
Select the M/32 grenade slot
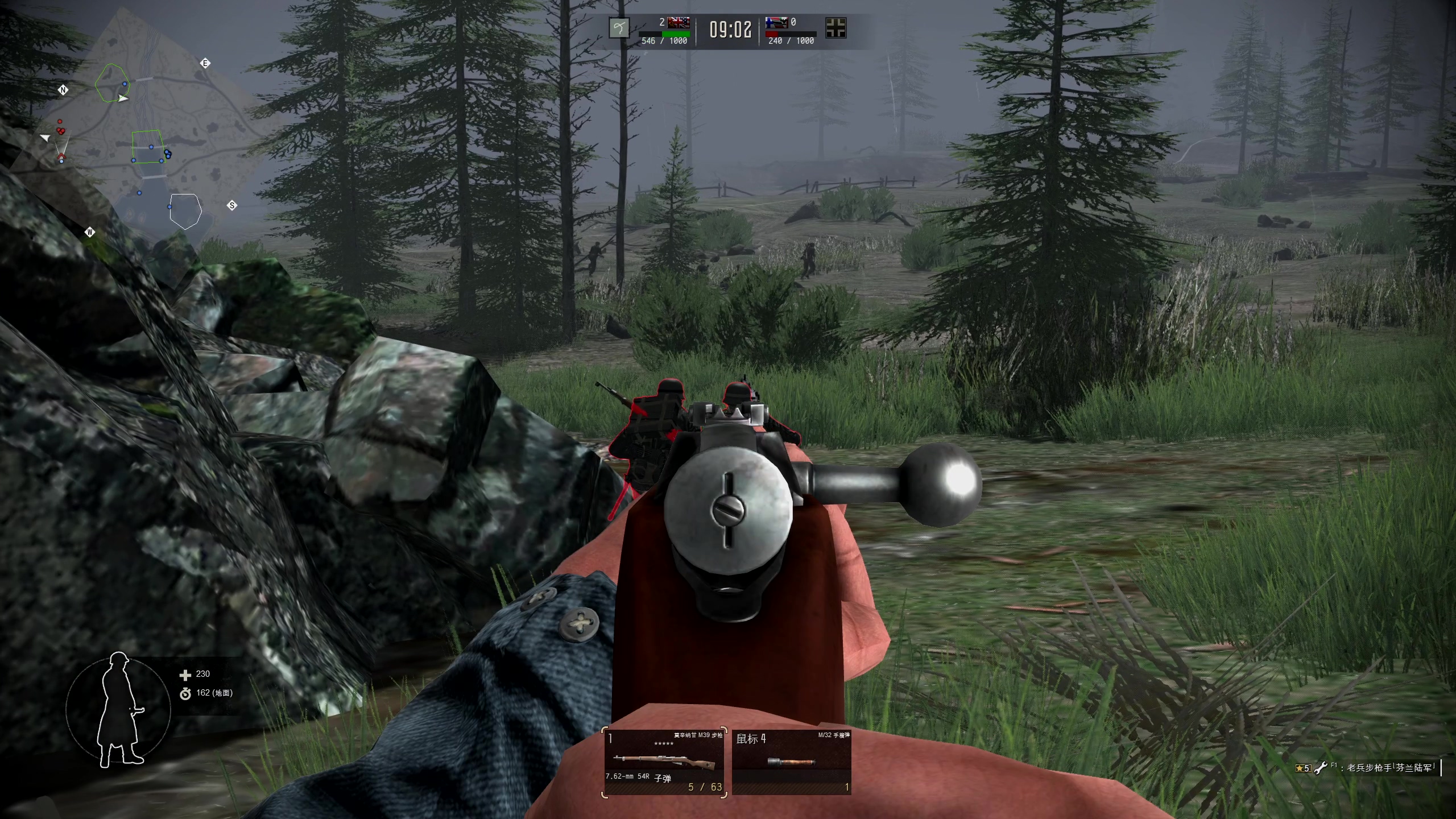(x=792, y=762)
